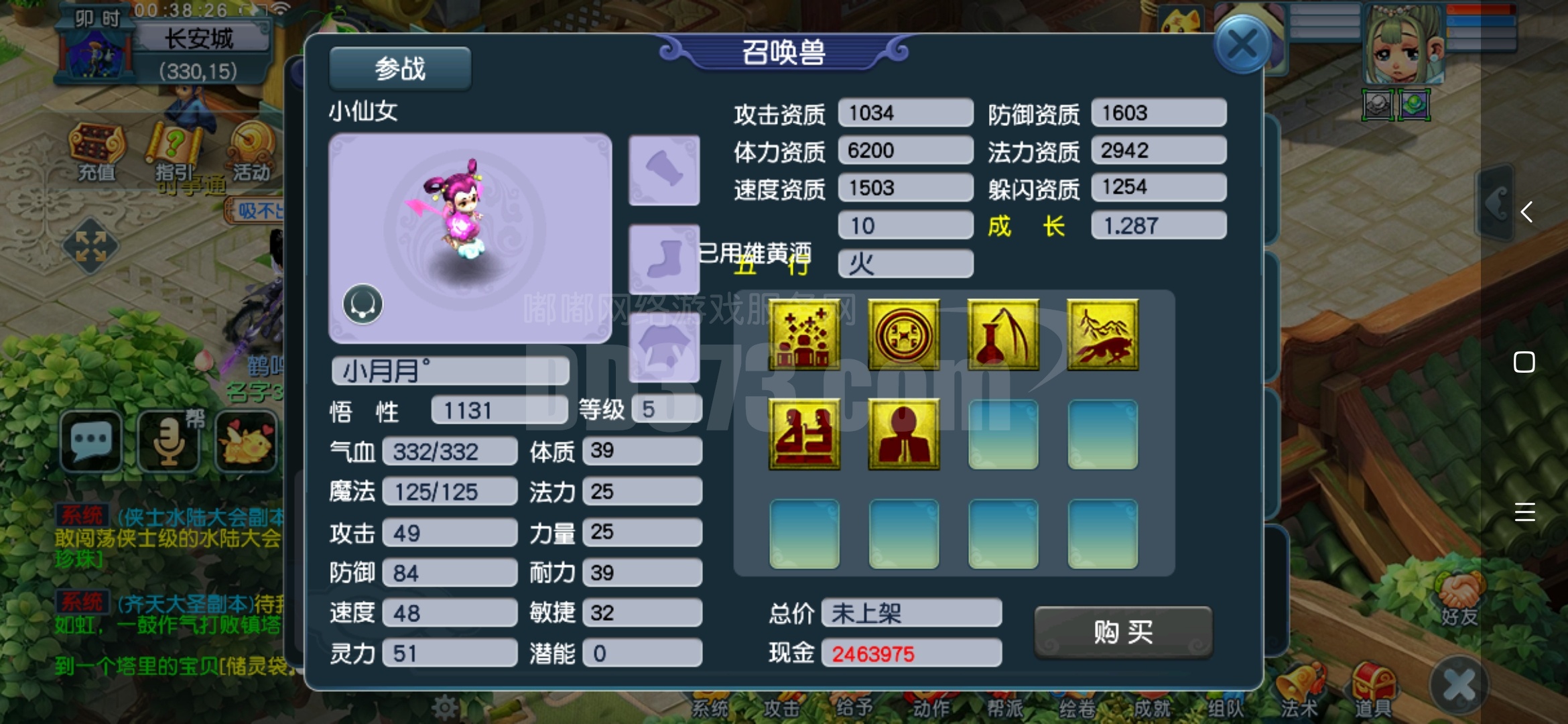Open the praying figure pet skill icon

click(903, 434)
